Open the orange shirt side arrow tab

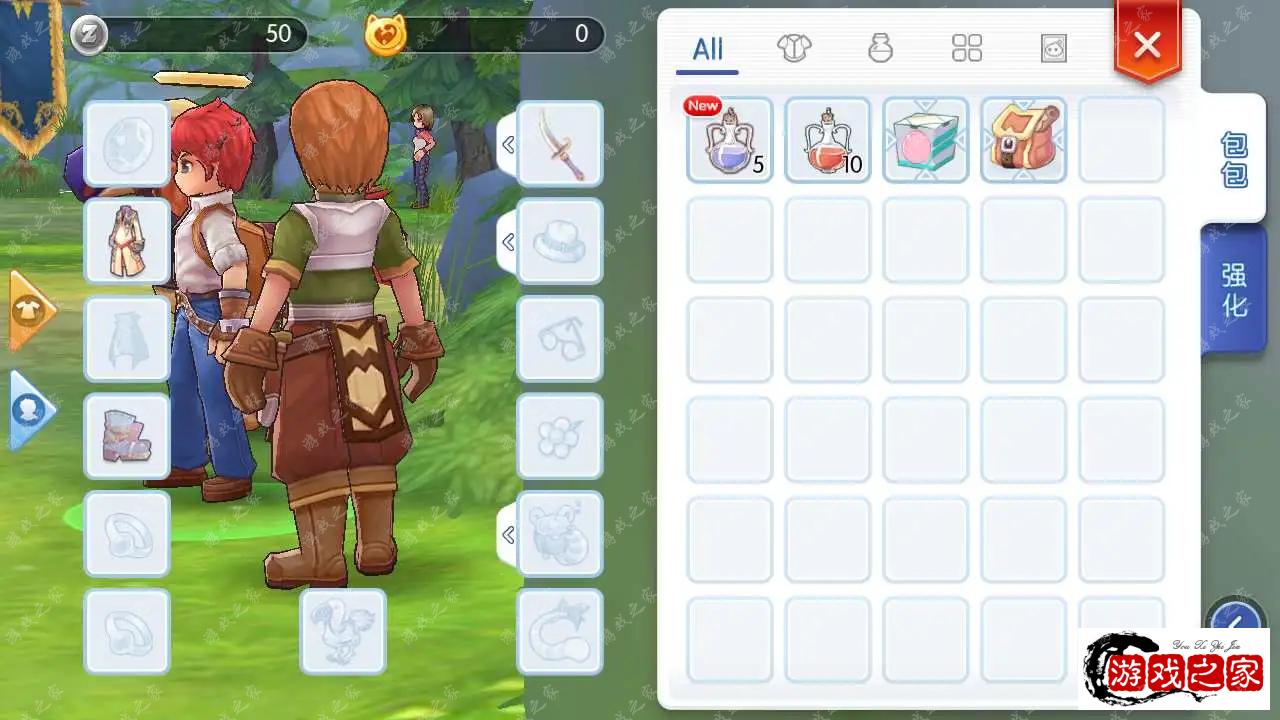pos(29,311)
